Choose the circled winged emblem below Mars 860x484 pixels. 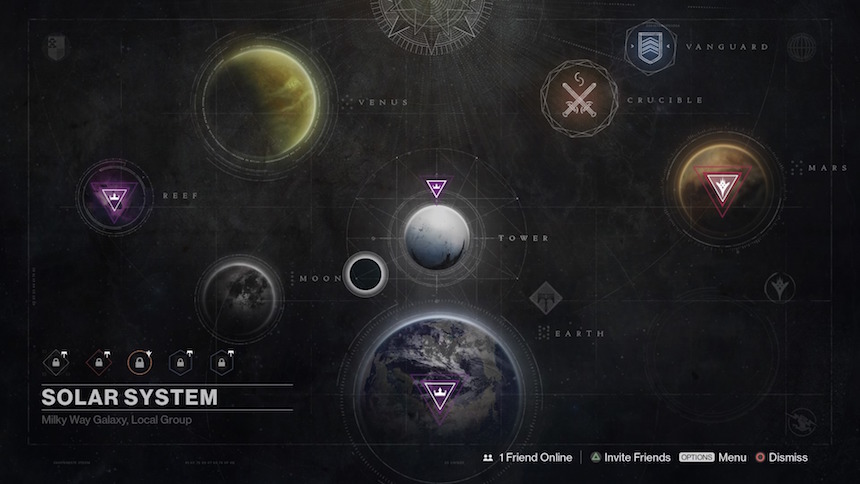click(x=779, y=289)
